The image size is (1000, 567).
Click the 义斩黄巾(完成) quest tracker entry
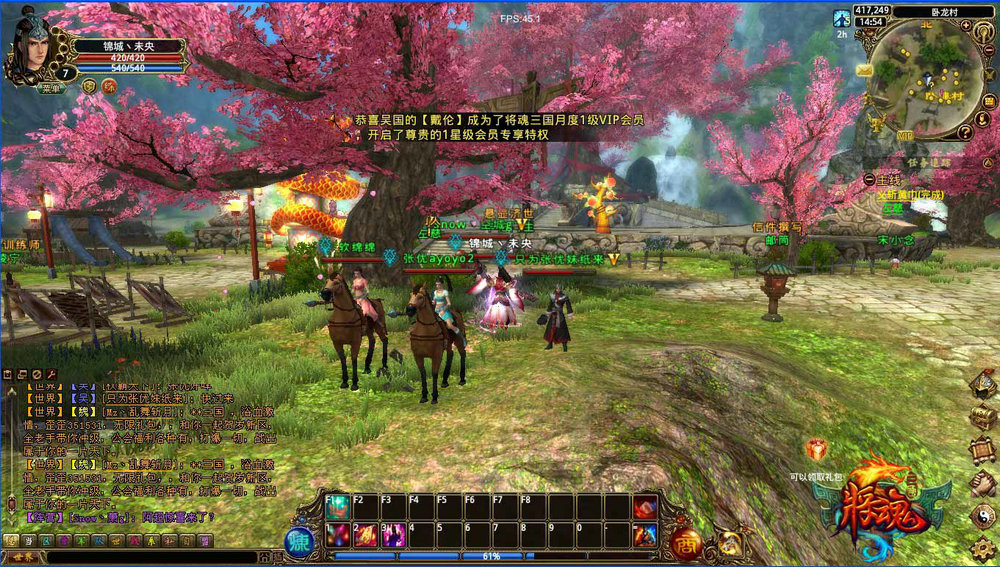(x=910, y=195)
